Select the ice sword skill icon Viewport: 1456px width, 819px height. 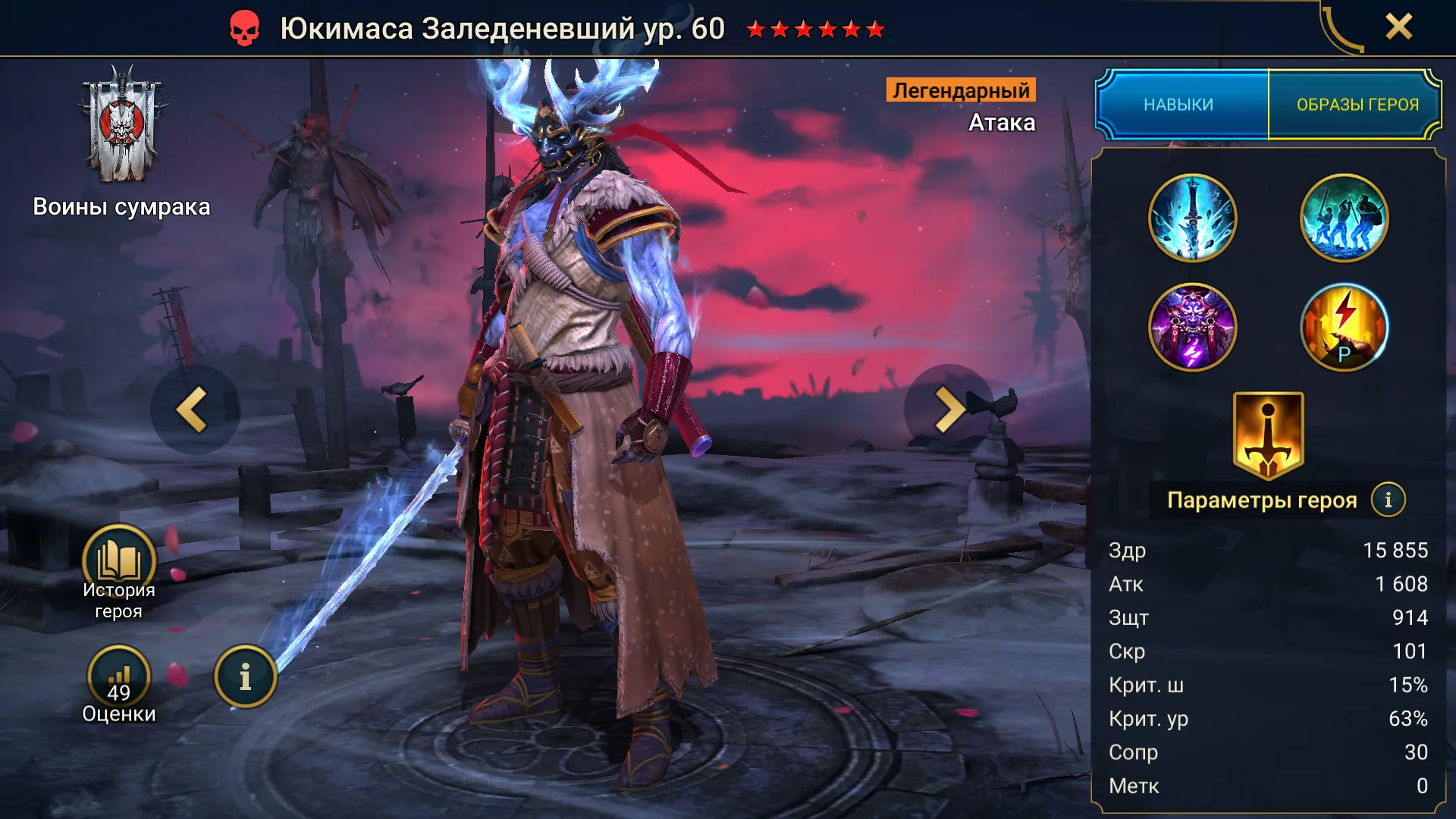pos(1192,218)
